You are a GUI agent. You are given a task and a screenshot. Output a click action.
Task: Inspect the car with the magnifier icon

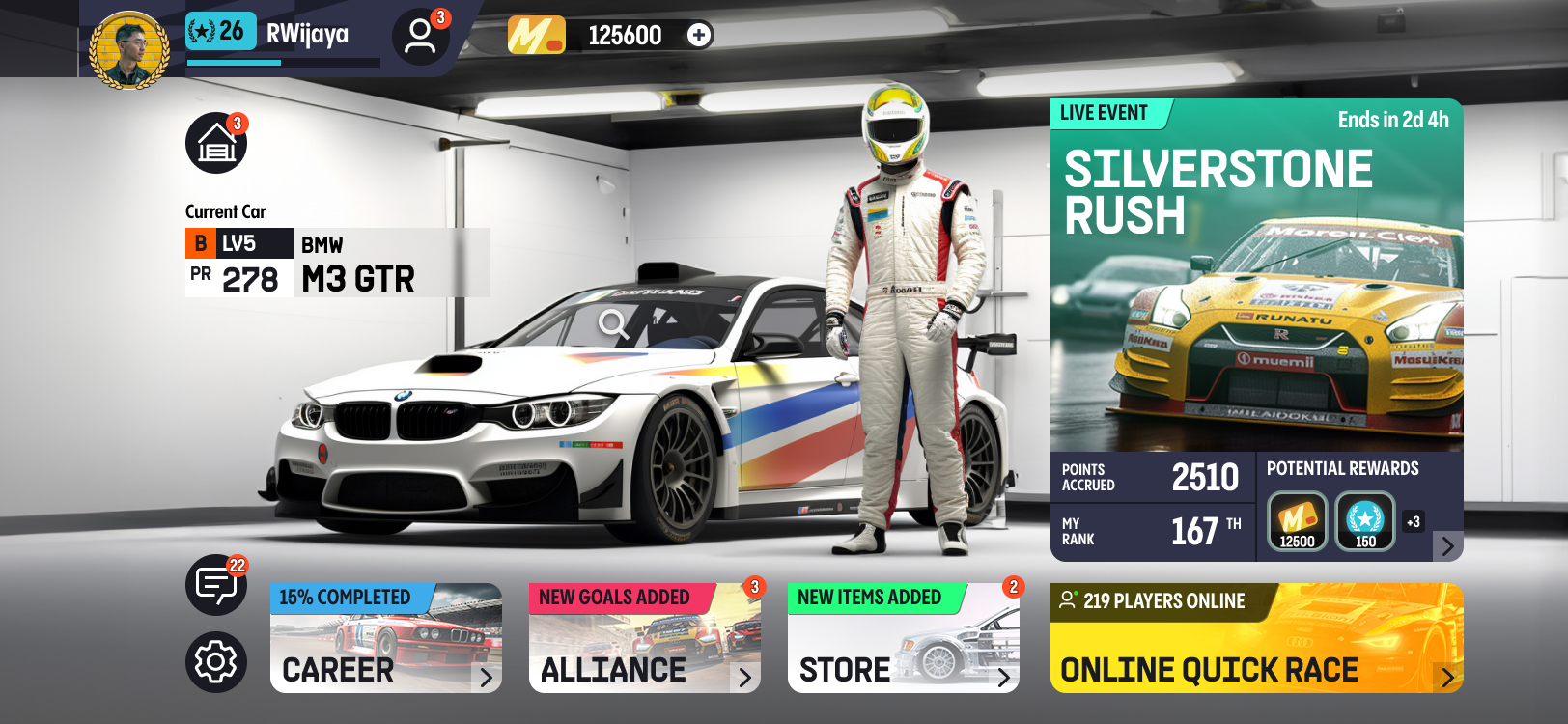point(613,324)
